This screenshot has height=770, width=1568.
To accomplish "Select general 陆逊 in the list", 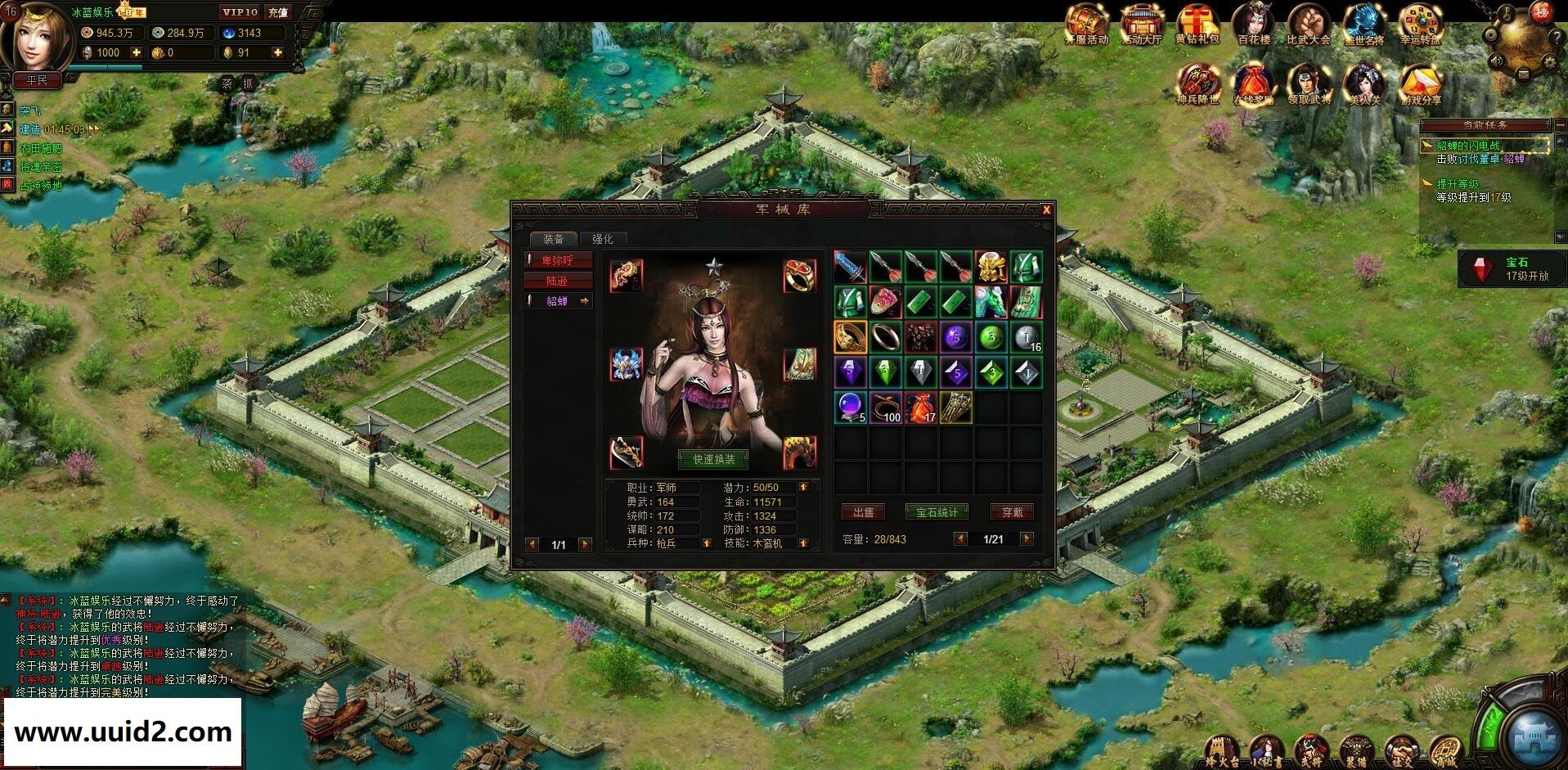I will 558,281.
